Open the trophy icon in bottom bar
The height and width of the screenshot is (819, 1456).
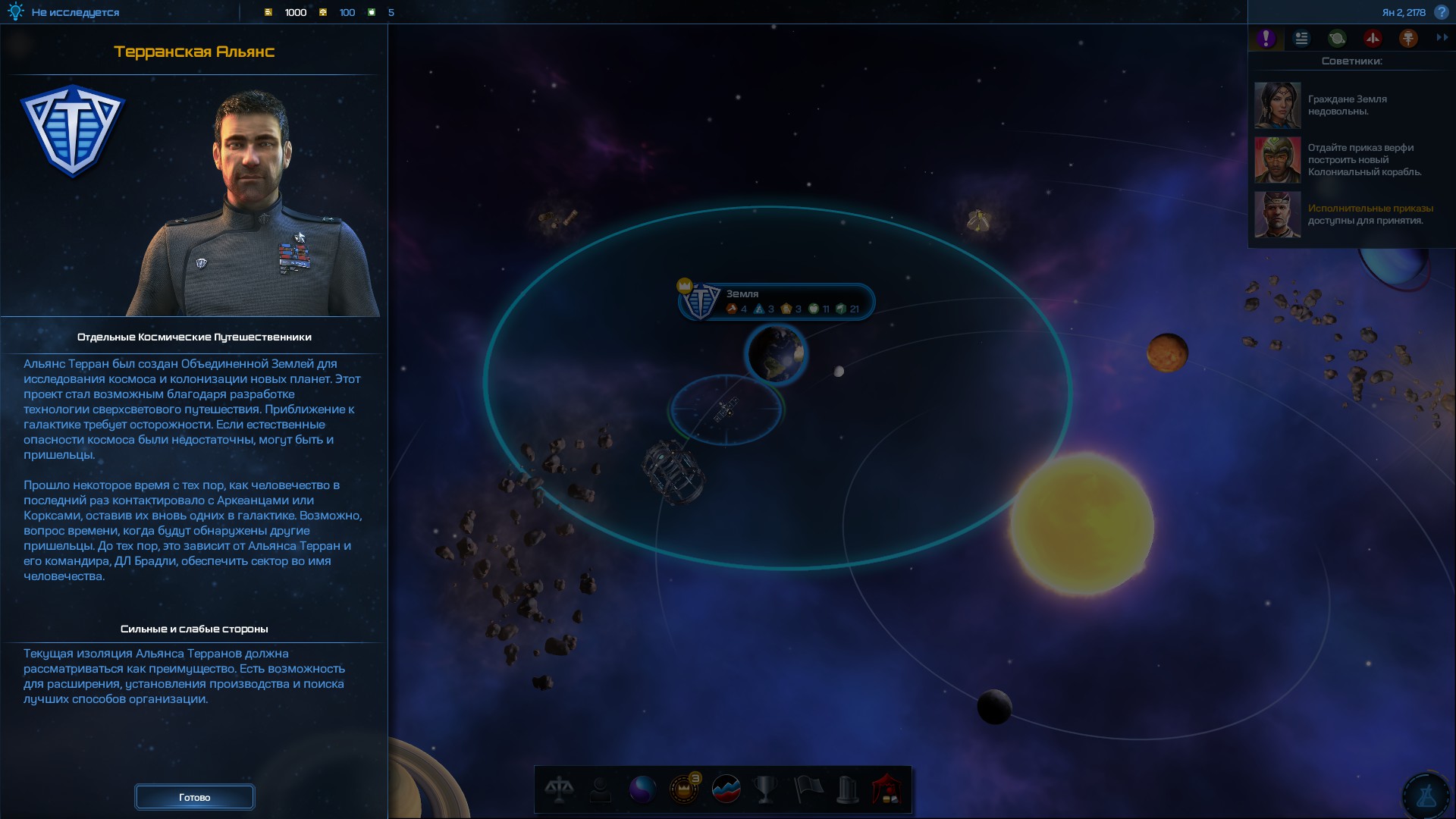(766, 789)
